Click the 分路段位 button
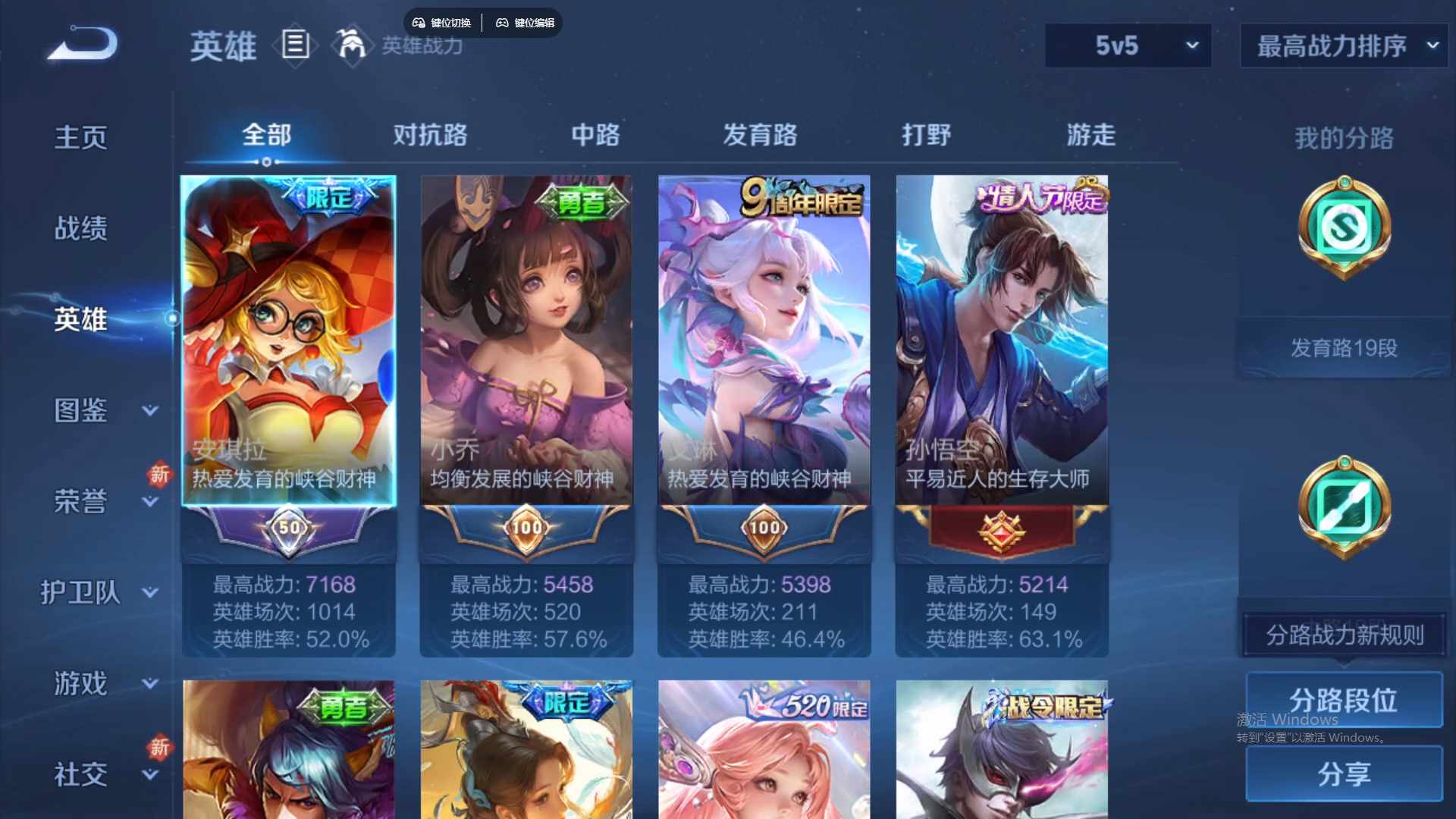Screen dimensions: 1456x819 click(1344, 699)
